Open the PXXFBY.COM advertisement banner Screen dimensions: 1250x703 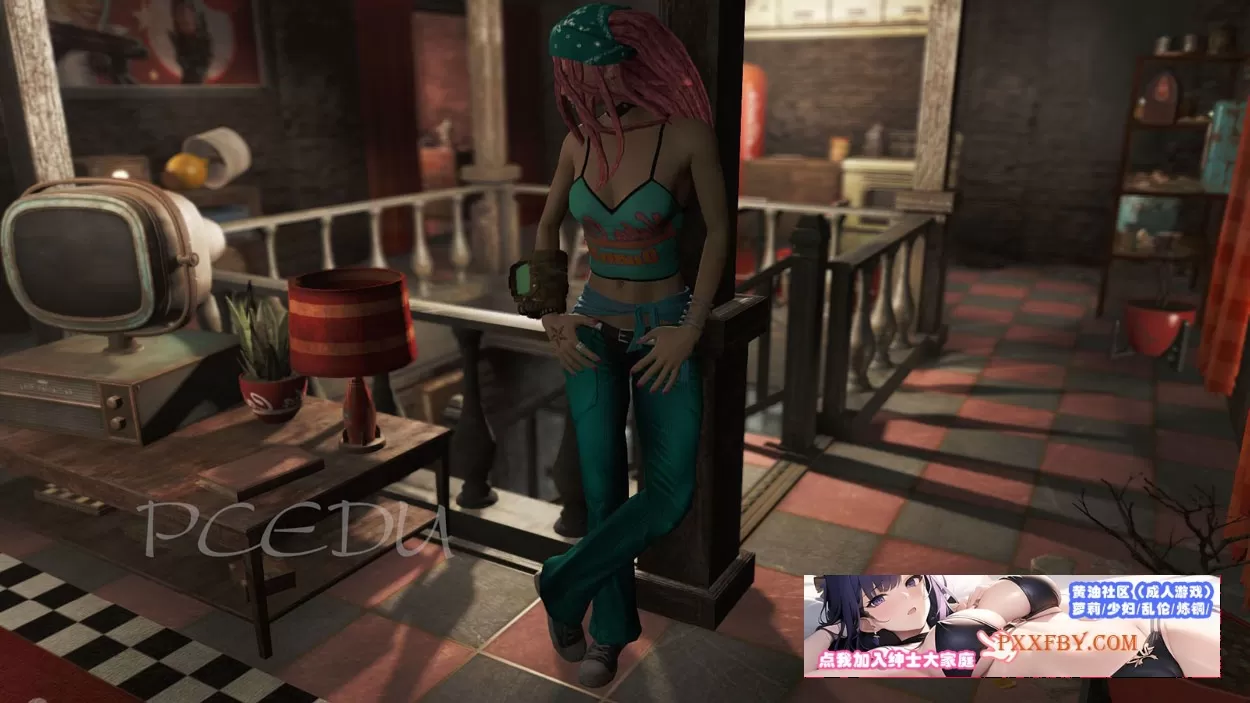click(x=1011, y=626)
